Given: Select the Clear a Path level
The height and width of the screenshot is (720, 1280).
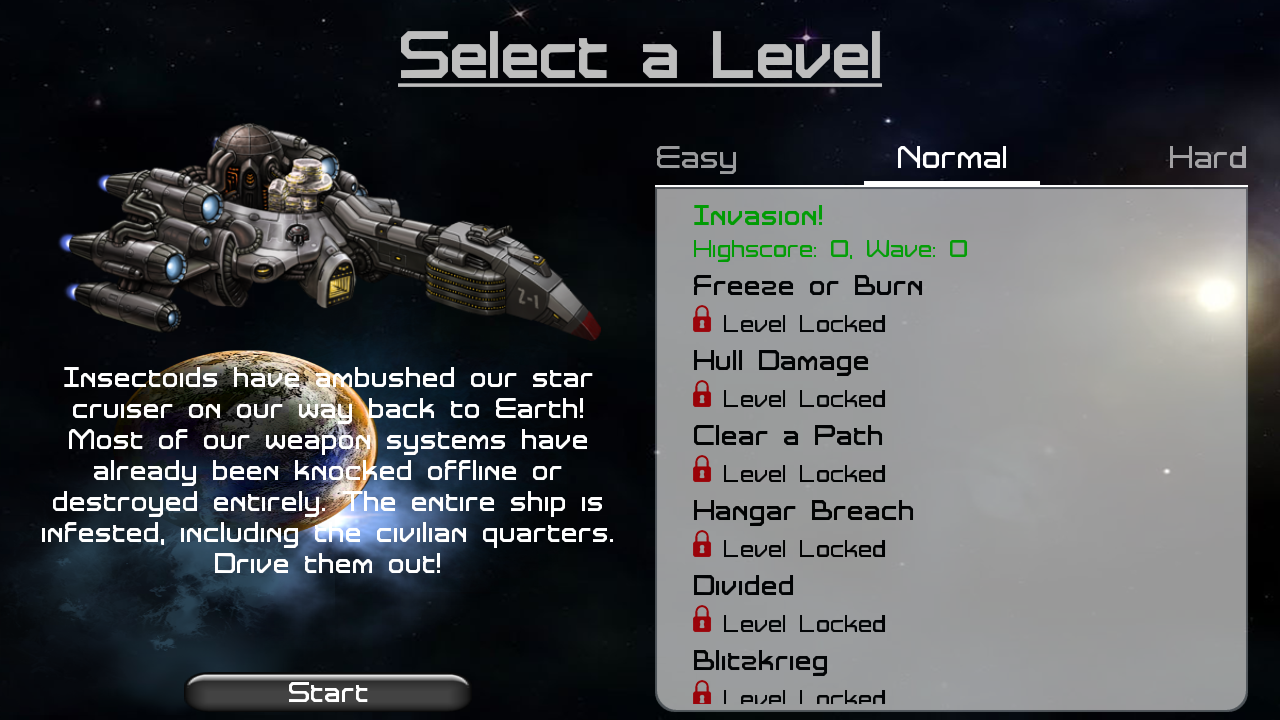Looking at the screenshot, I should pyautogui.click(x=788, y=436).
